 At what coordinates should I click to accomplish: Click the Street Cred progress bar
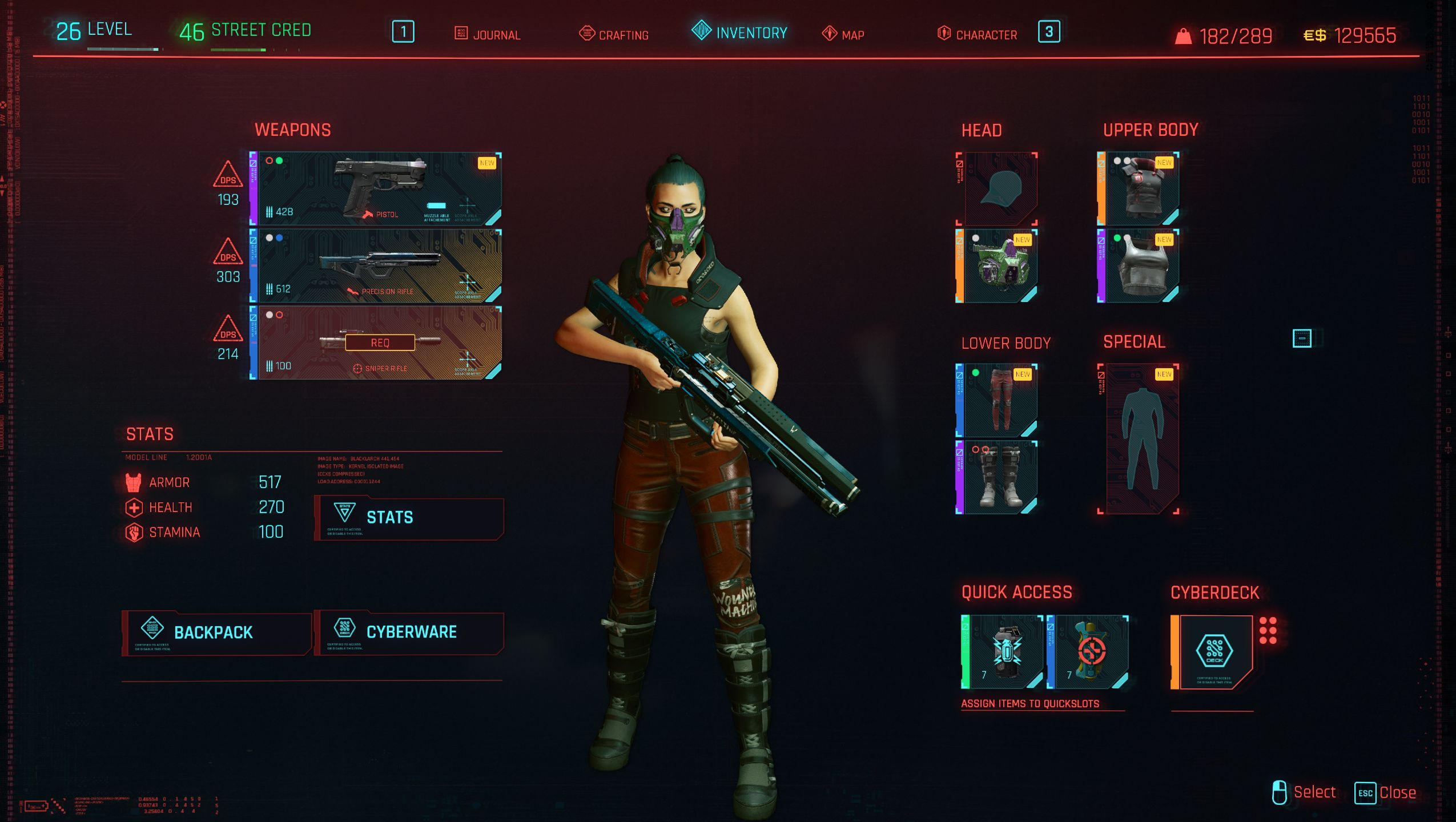[240, 49]
